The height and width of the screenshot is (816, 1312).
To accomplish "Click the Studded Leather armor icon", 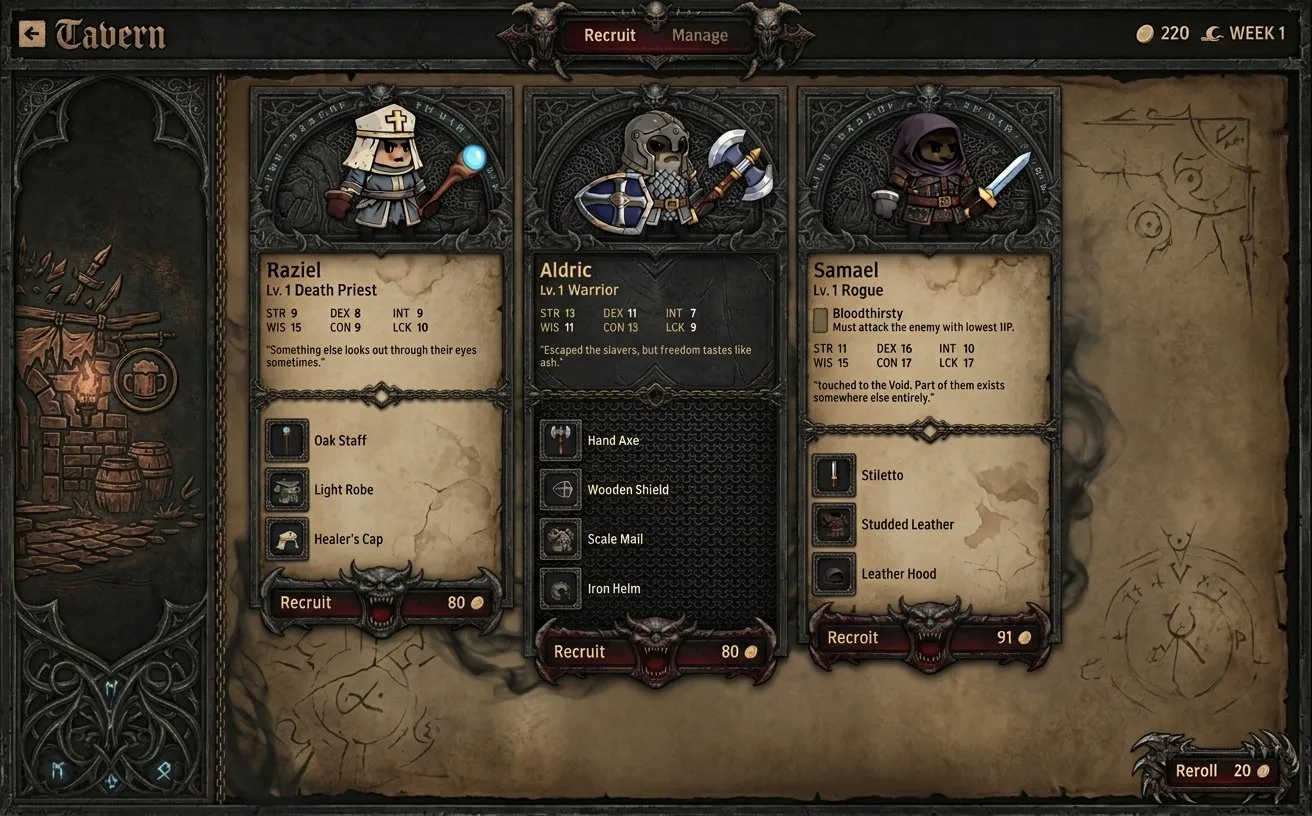I will click(x=834, y=524).
